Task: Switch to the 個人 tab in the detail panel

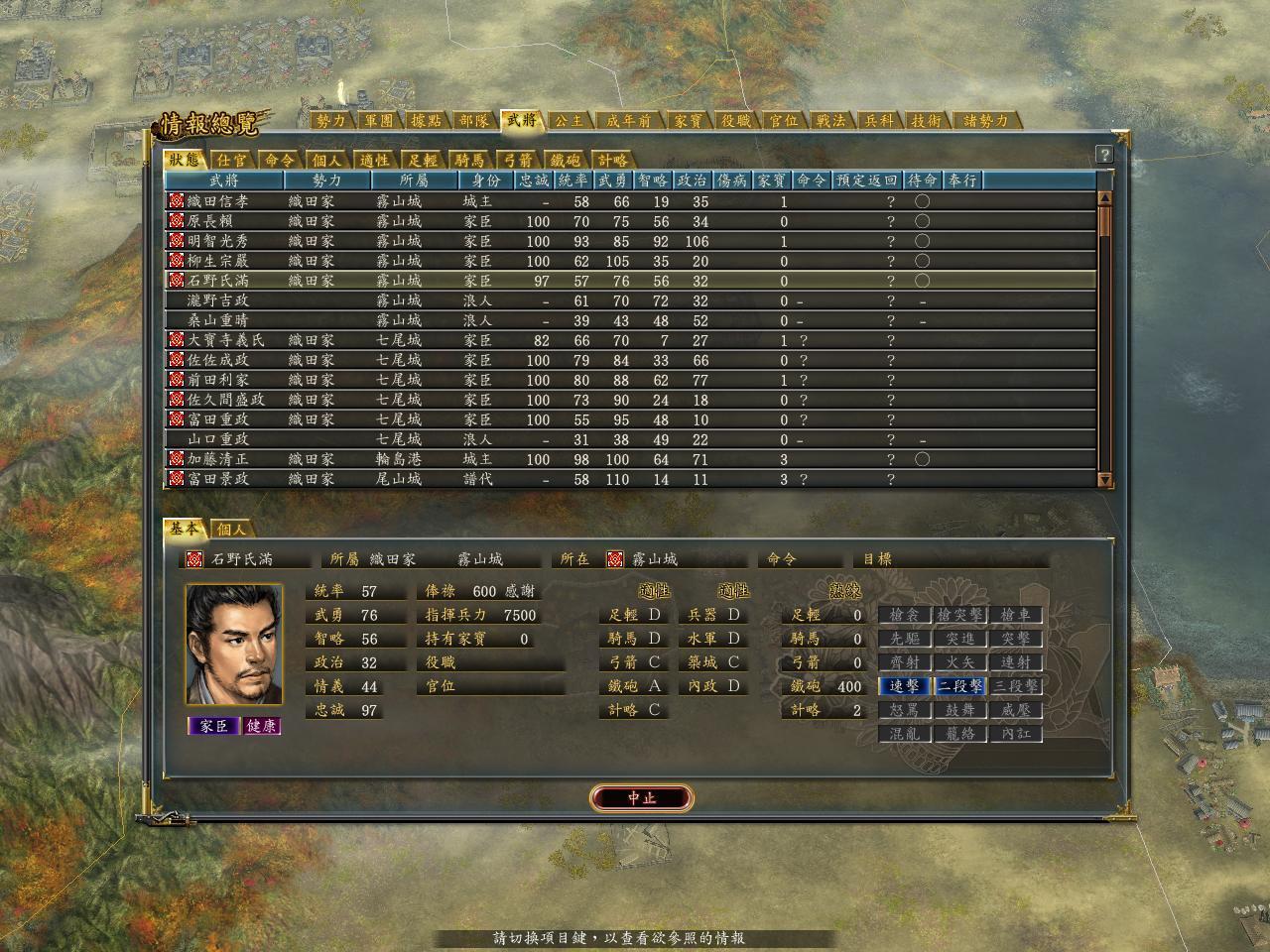Action: 231,530
